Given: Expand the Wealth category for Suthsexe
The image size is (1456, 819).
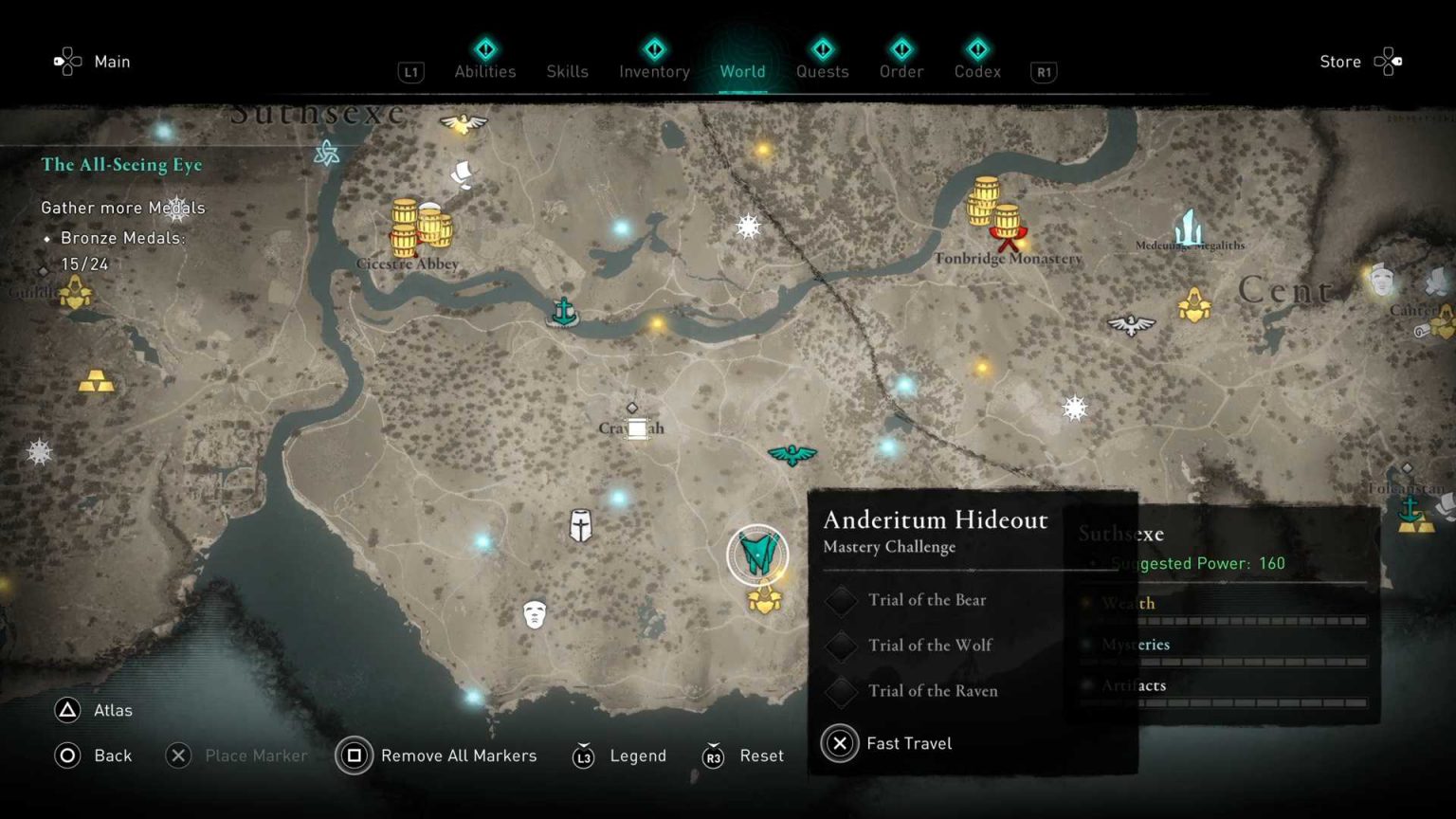Looking at the screenshot, I should [1128, 604].
